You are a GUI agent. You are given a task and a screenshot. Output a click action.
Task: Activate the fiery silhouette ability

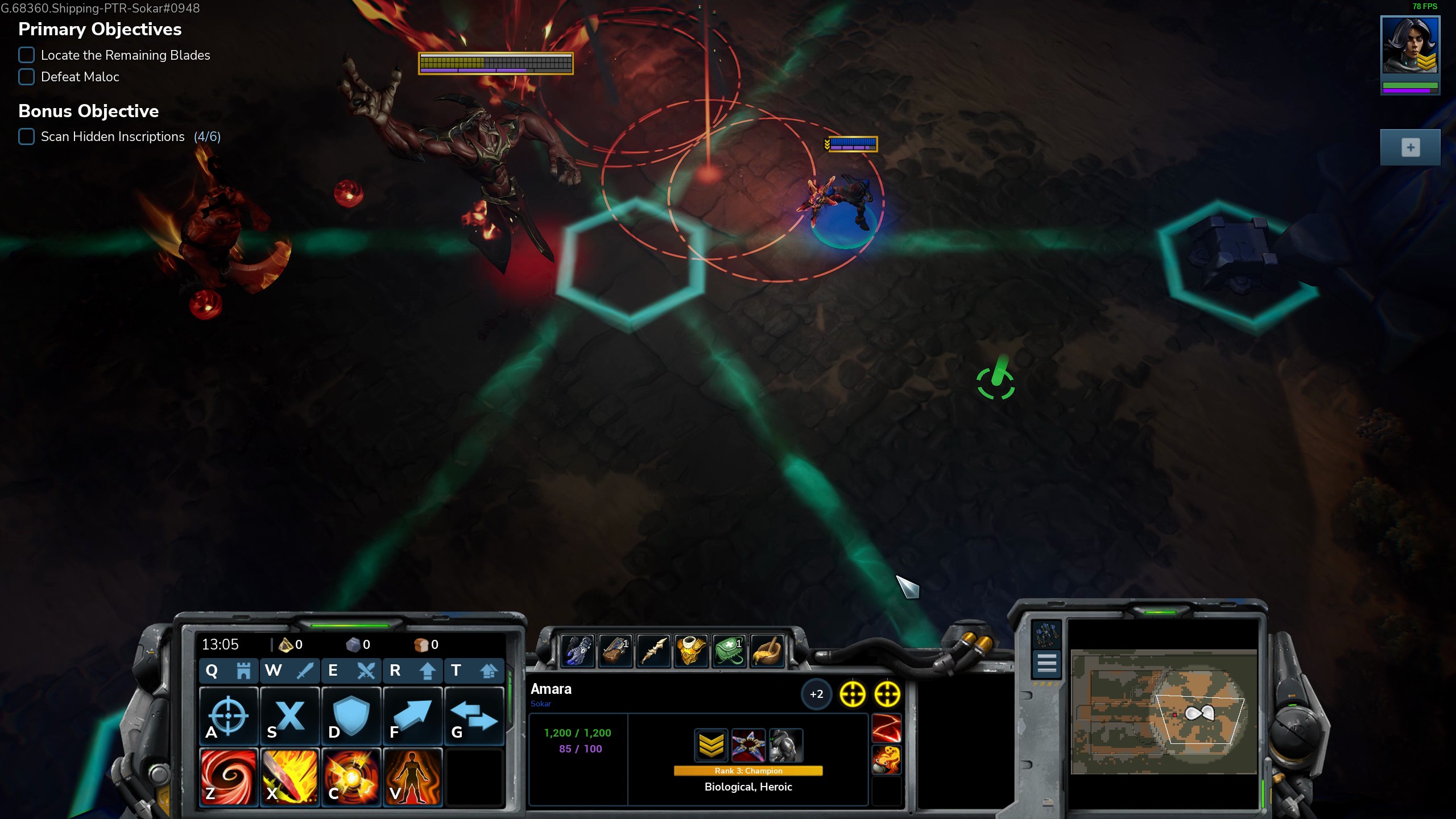click(x=412, y=777)
